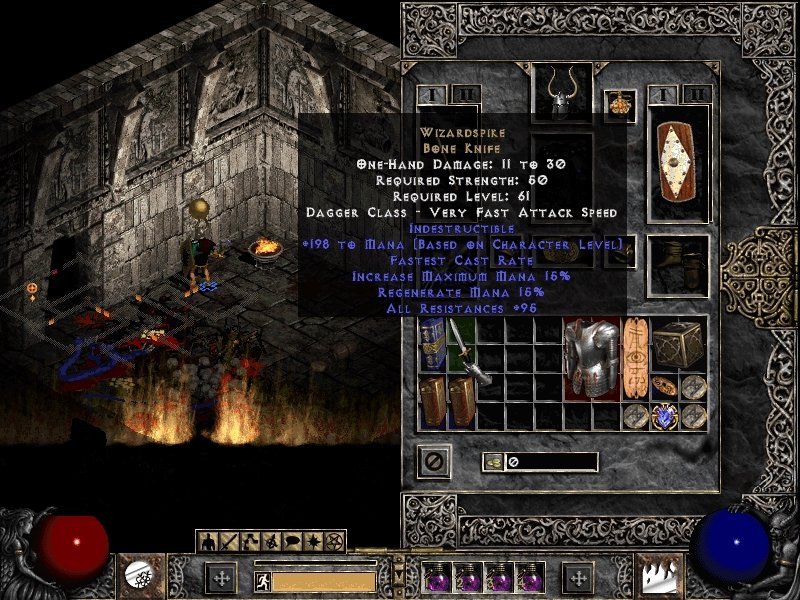Select the equipped amulet slot
The image size is (800, 600).
click(620, 105)
